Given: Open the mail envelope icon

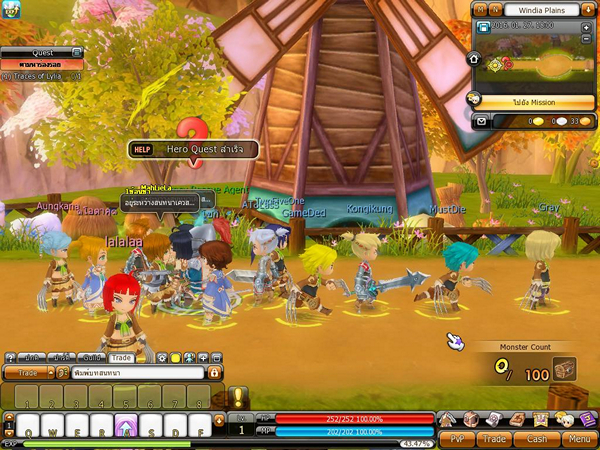Looking at the screenshot, I should 482,121.
